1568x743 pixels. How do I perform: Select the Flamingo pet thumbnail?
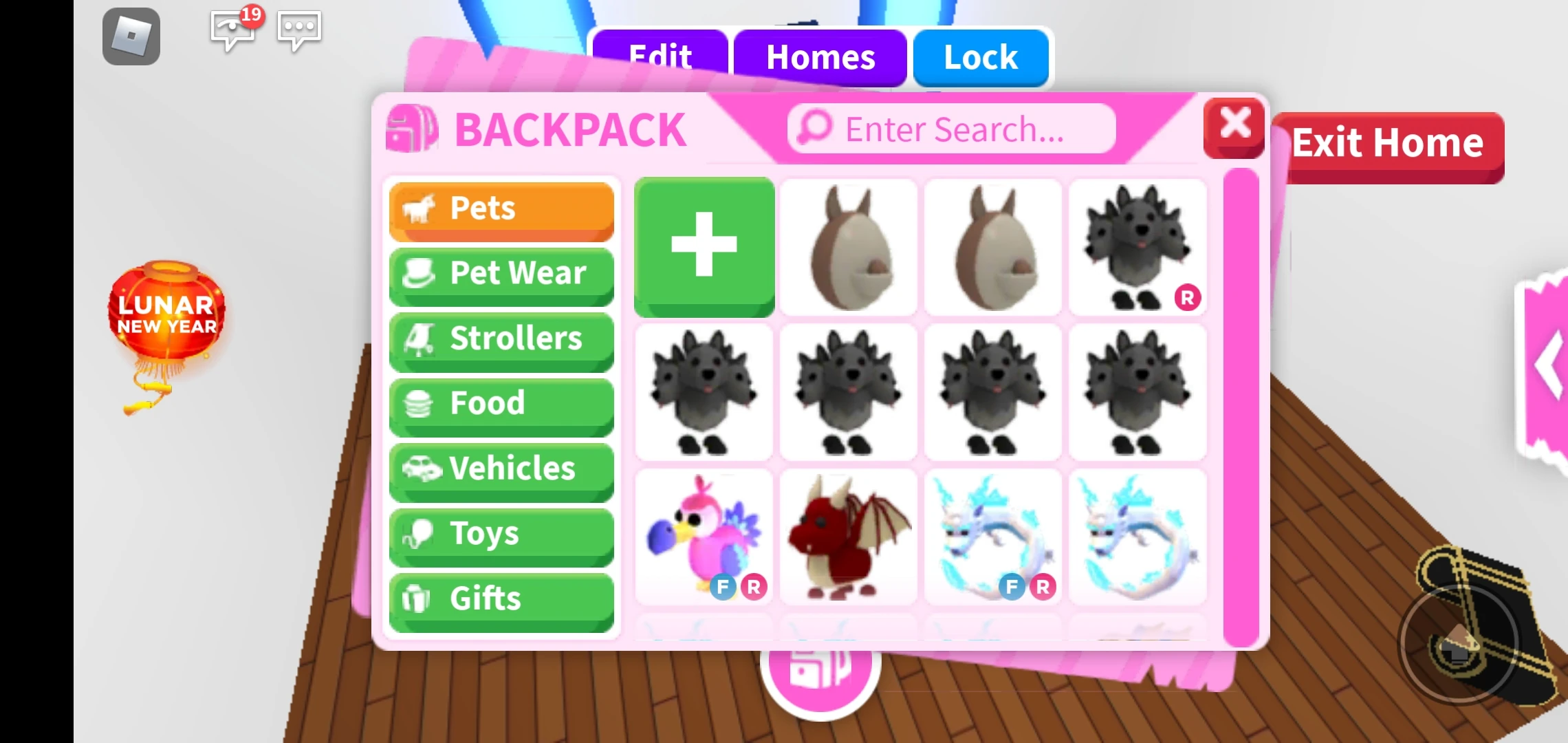(704, 535)
